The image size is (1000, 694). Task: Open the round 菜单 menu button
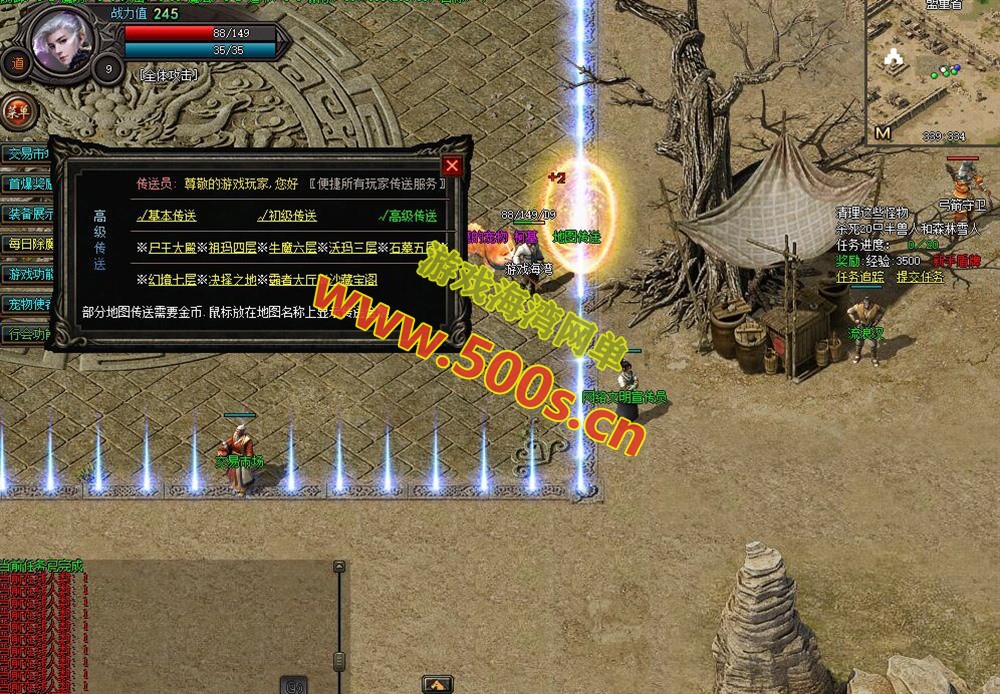pyautogui.click(x=16, y=110)
